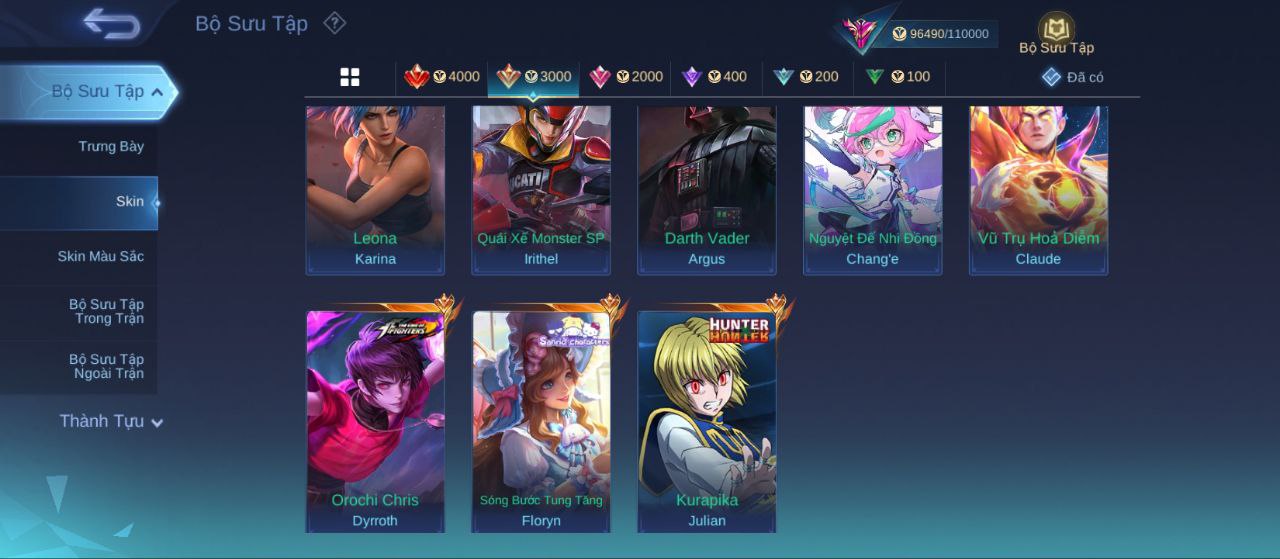This screenshot has width=1280, height=559.
Task: Choose the Kurapika Julian skin card
Action: [707, 420]
